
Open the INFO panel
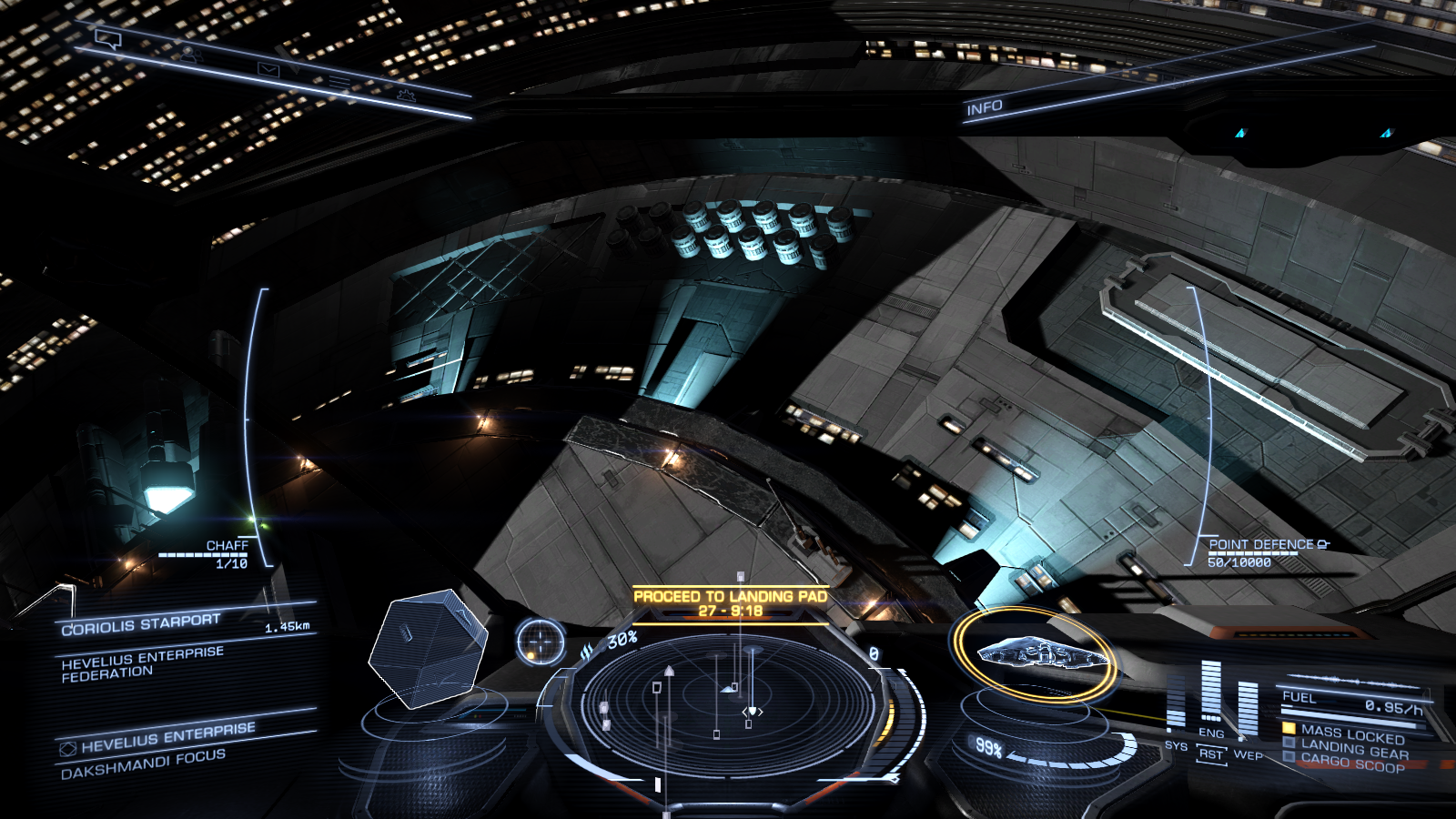(x=984, y=108)
